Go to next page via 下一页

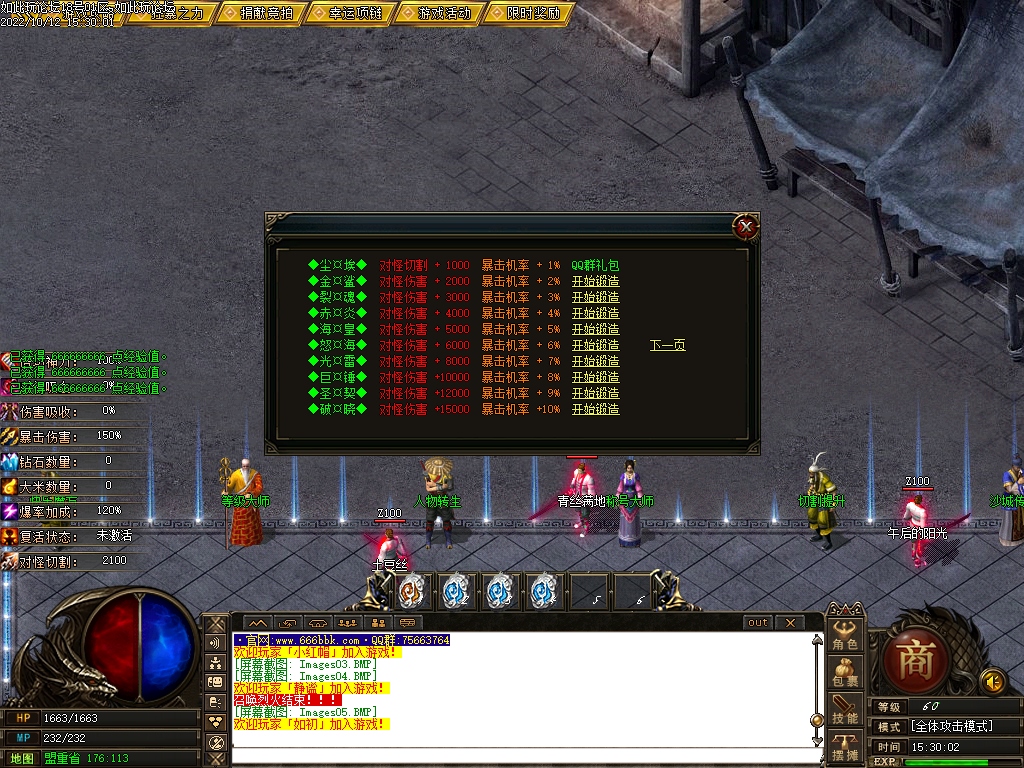[667, 345]
